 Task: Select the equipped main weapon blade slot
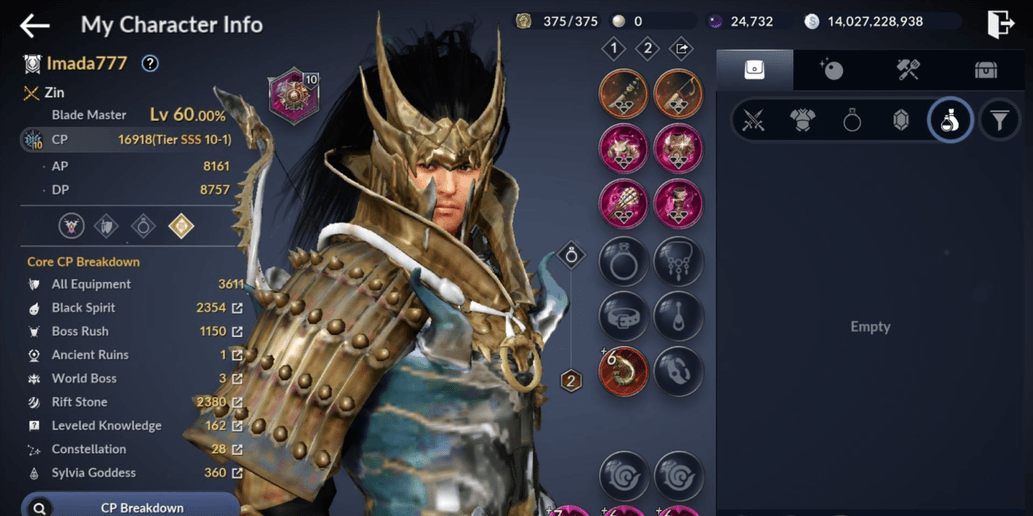tap(623, 94)
